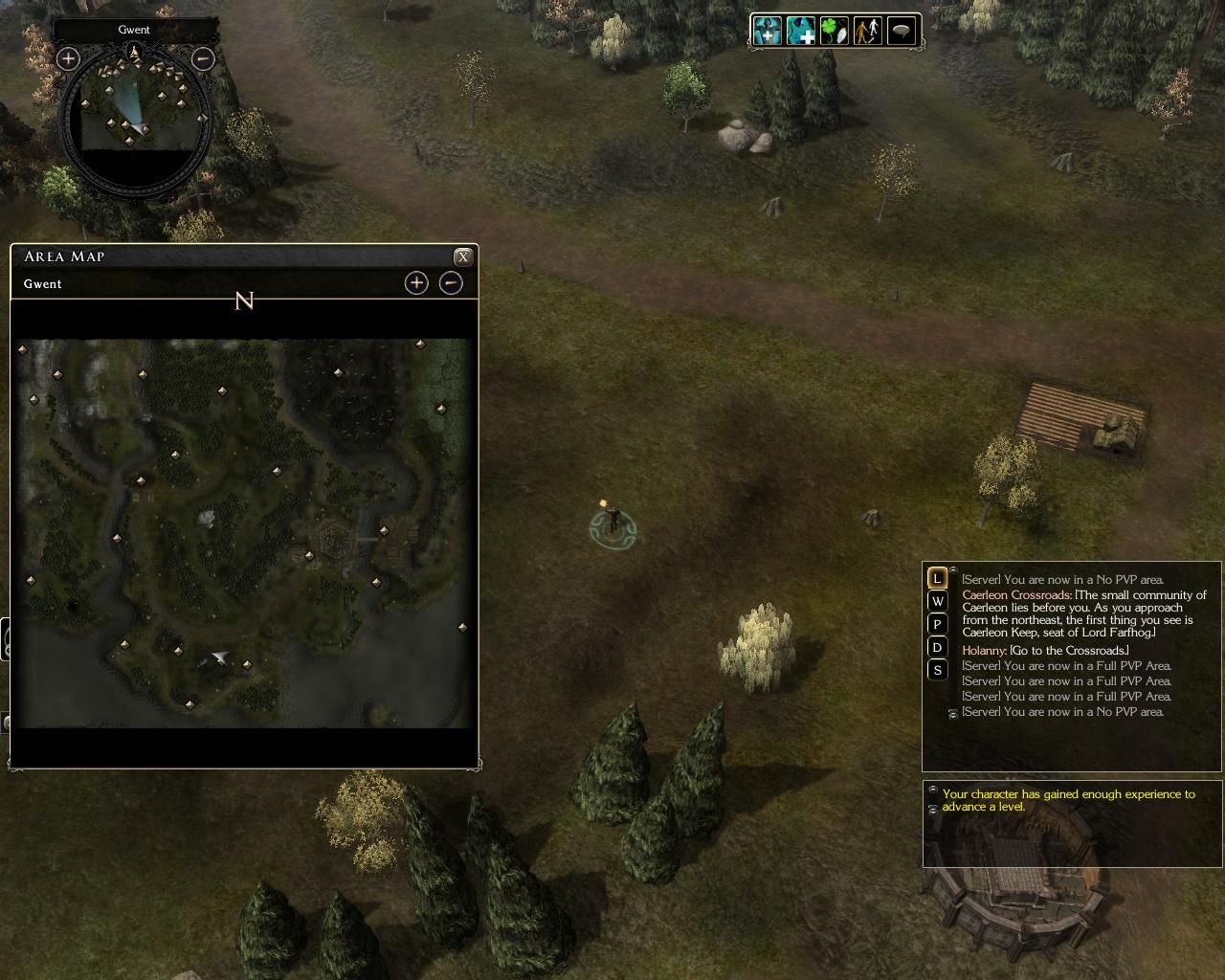
Task: Open the speech bubble chat icon
Action: [902, 31]
